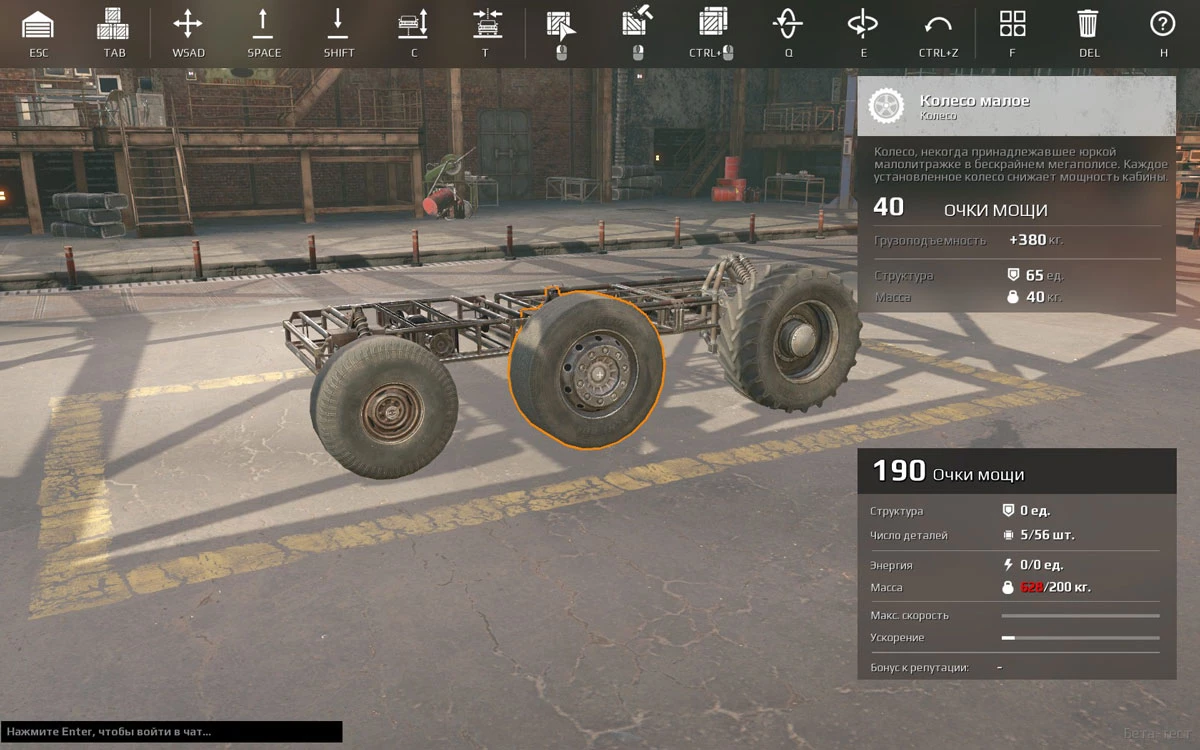Exit to garage via the garage icon

(x=38, y=24)
